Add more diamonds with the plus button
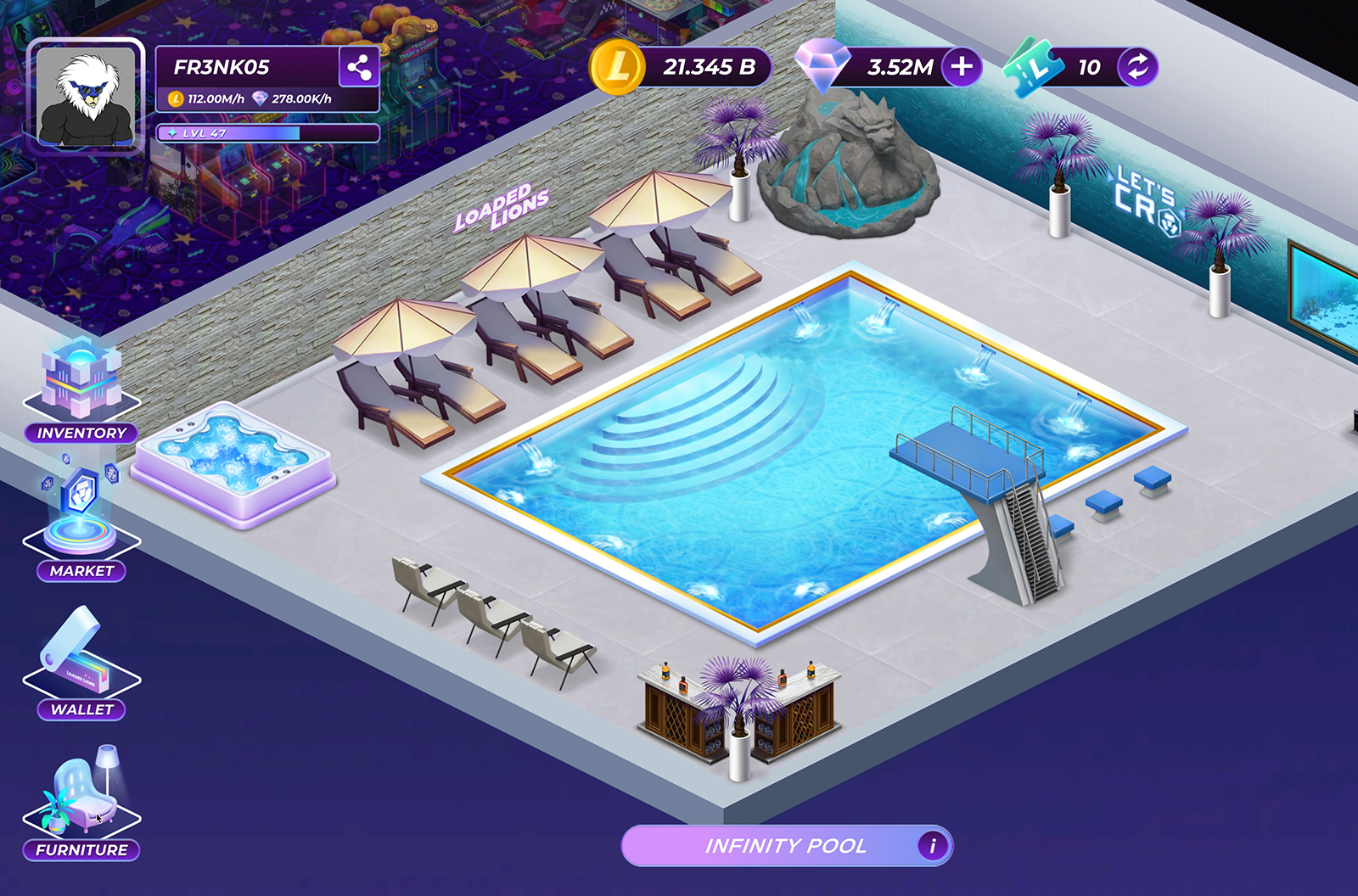Image resolution: width=1358 pixels, height=896 pixels. (x=962, y=67)
